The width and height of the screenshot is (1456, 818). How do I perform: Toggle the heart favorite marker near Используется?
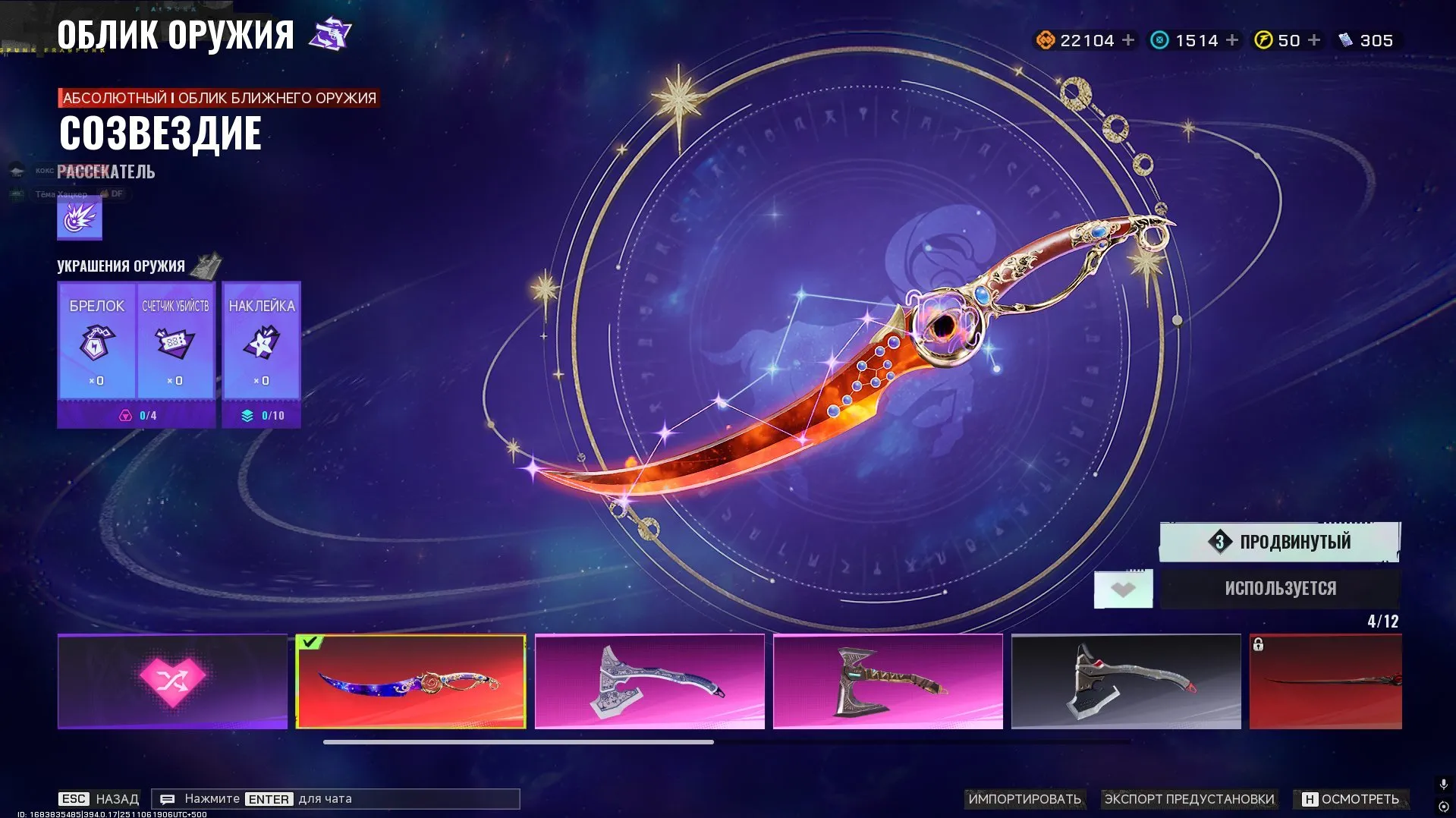(x=1123, y=588)
